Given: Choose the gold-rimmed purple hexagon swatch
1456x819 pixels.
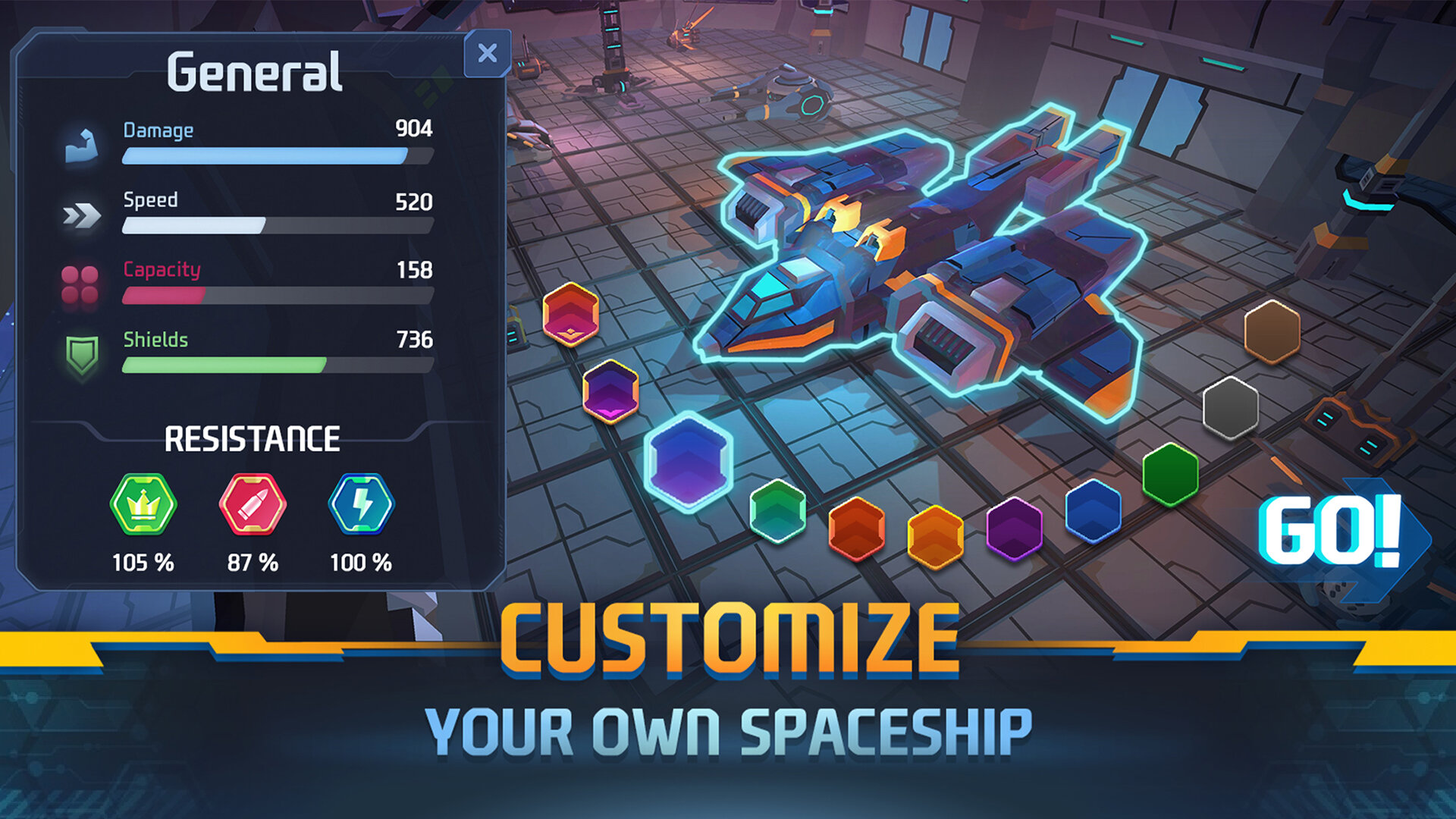Looking at the screenshot, I should pyautogui.click(x=610, y=391).
